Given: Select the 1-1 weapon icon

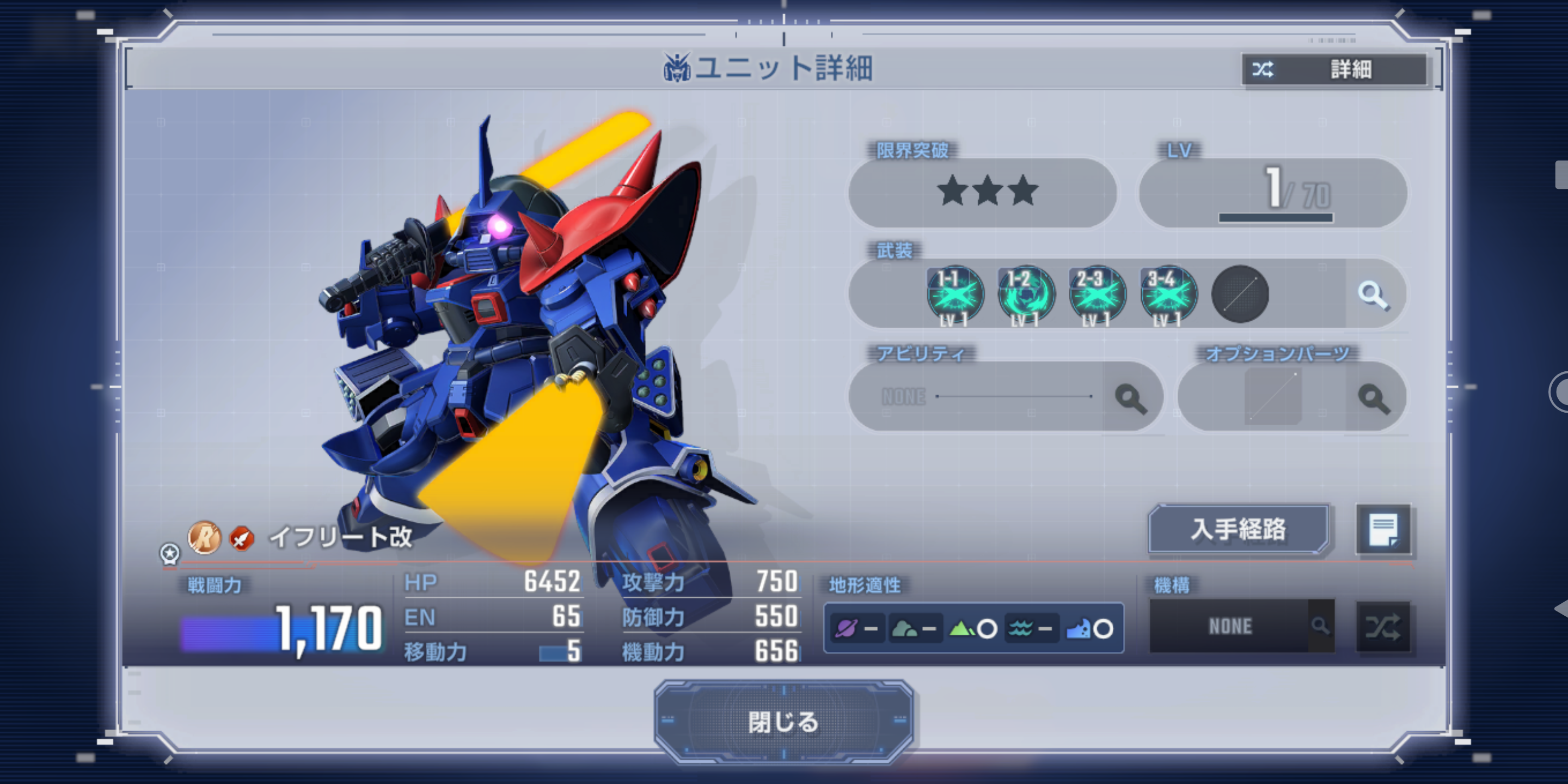Looking at the screenshot, I should [x=954, y=295].
